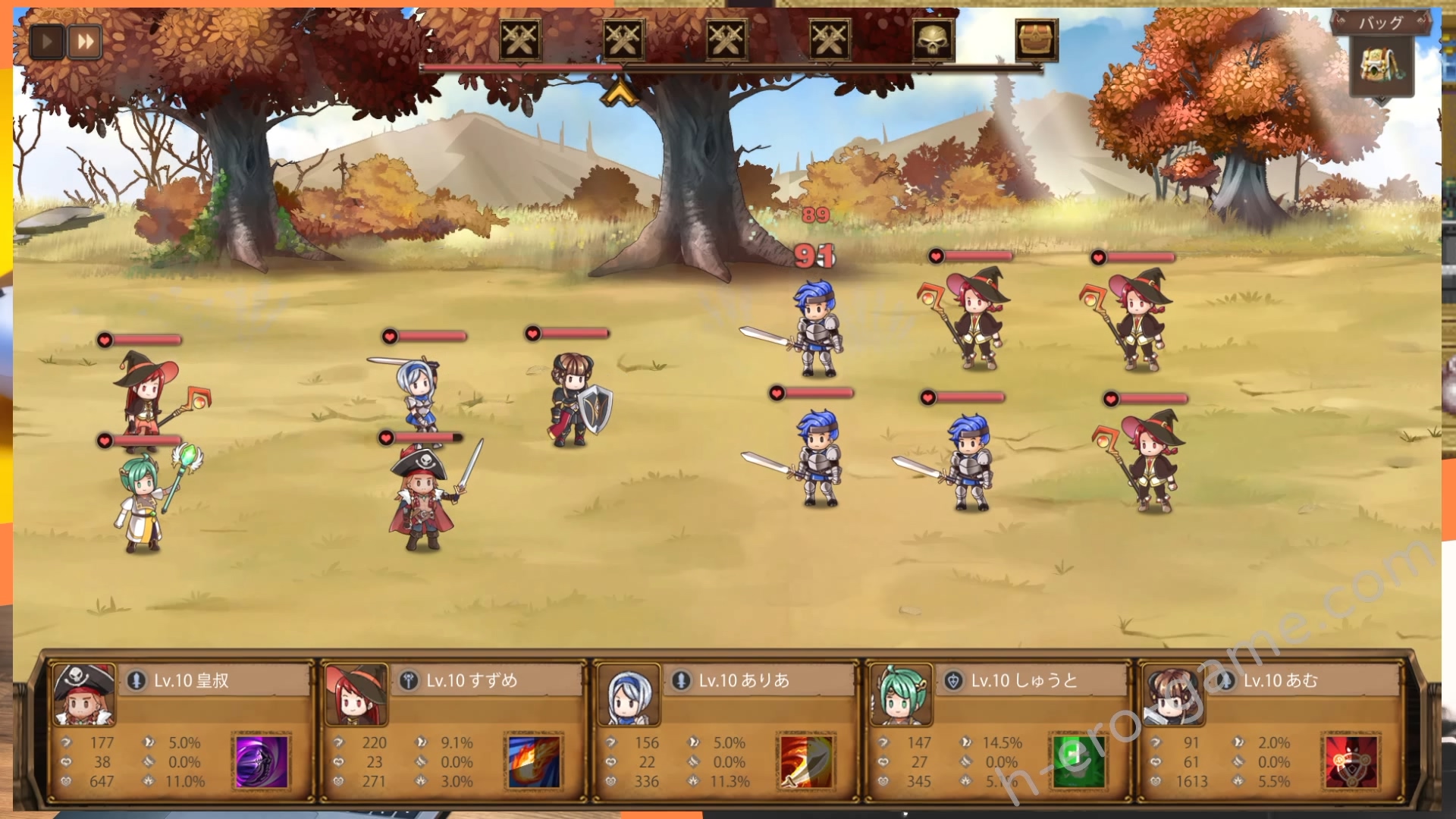Select the skull boss stage marker
The width and height of the screenshot is (1456, 819).
(932, 39)
